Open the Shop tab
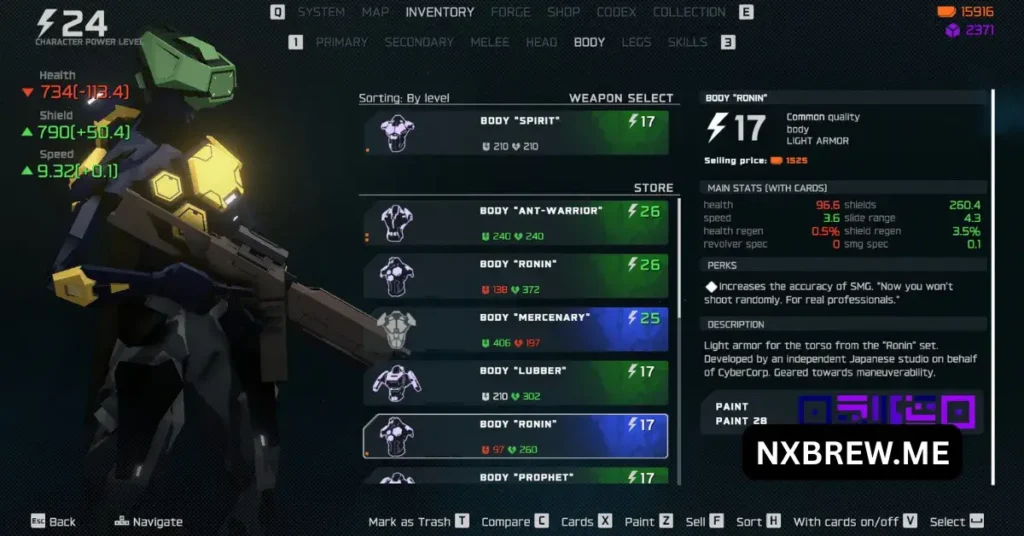The width and height of the screenshot is (1024, 536). (x=563, y=12)
